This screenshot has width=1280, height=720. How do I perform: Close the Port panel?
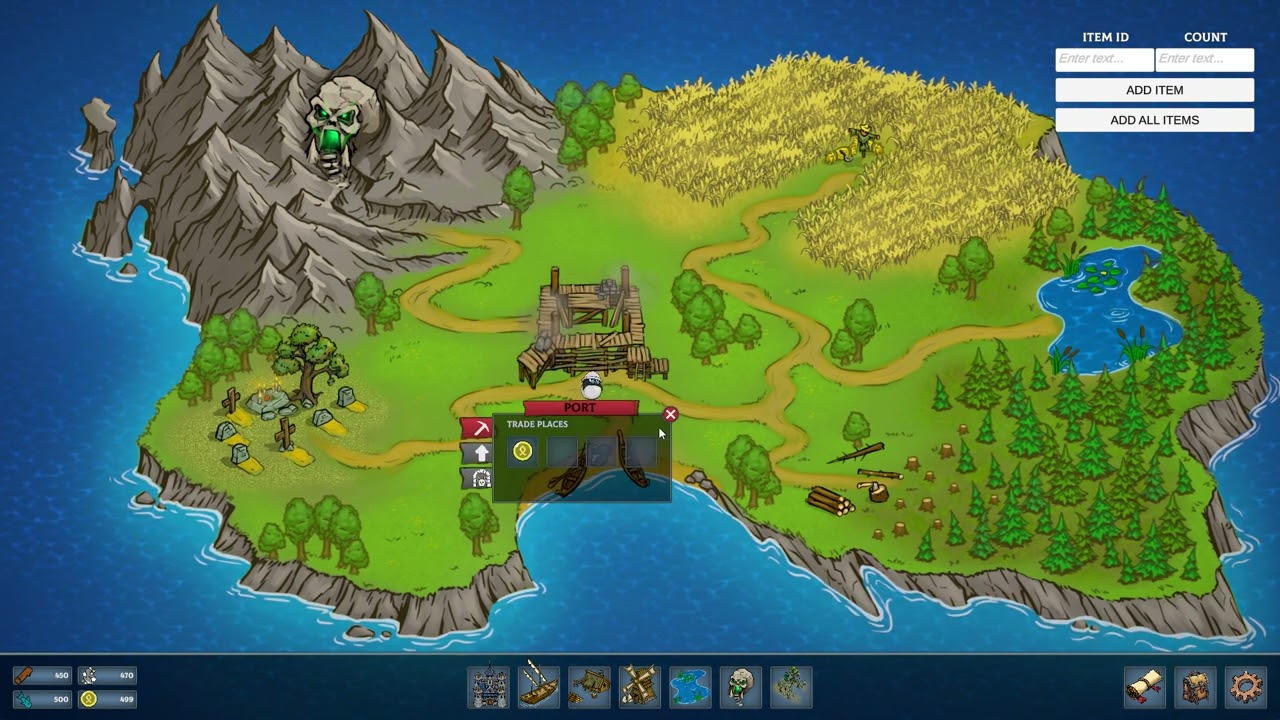[671, 414]
